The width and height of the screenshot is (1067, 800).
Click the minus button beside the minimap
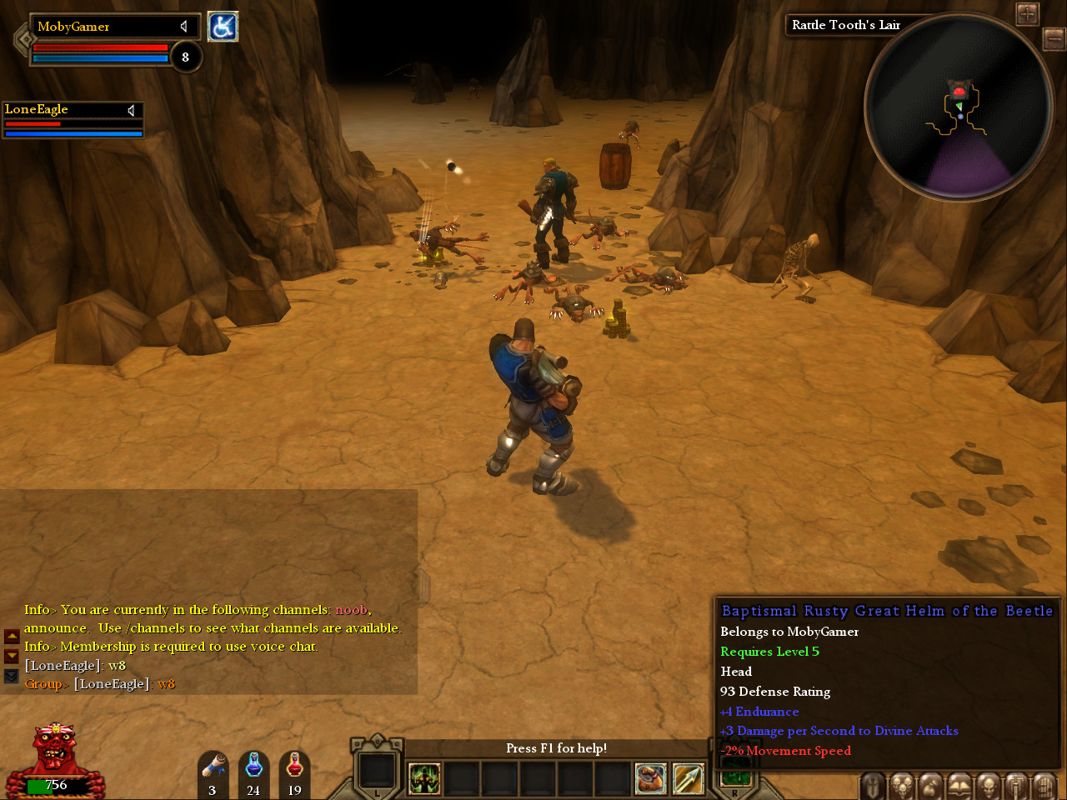point(1053,39)
